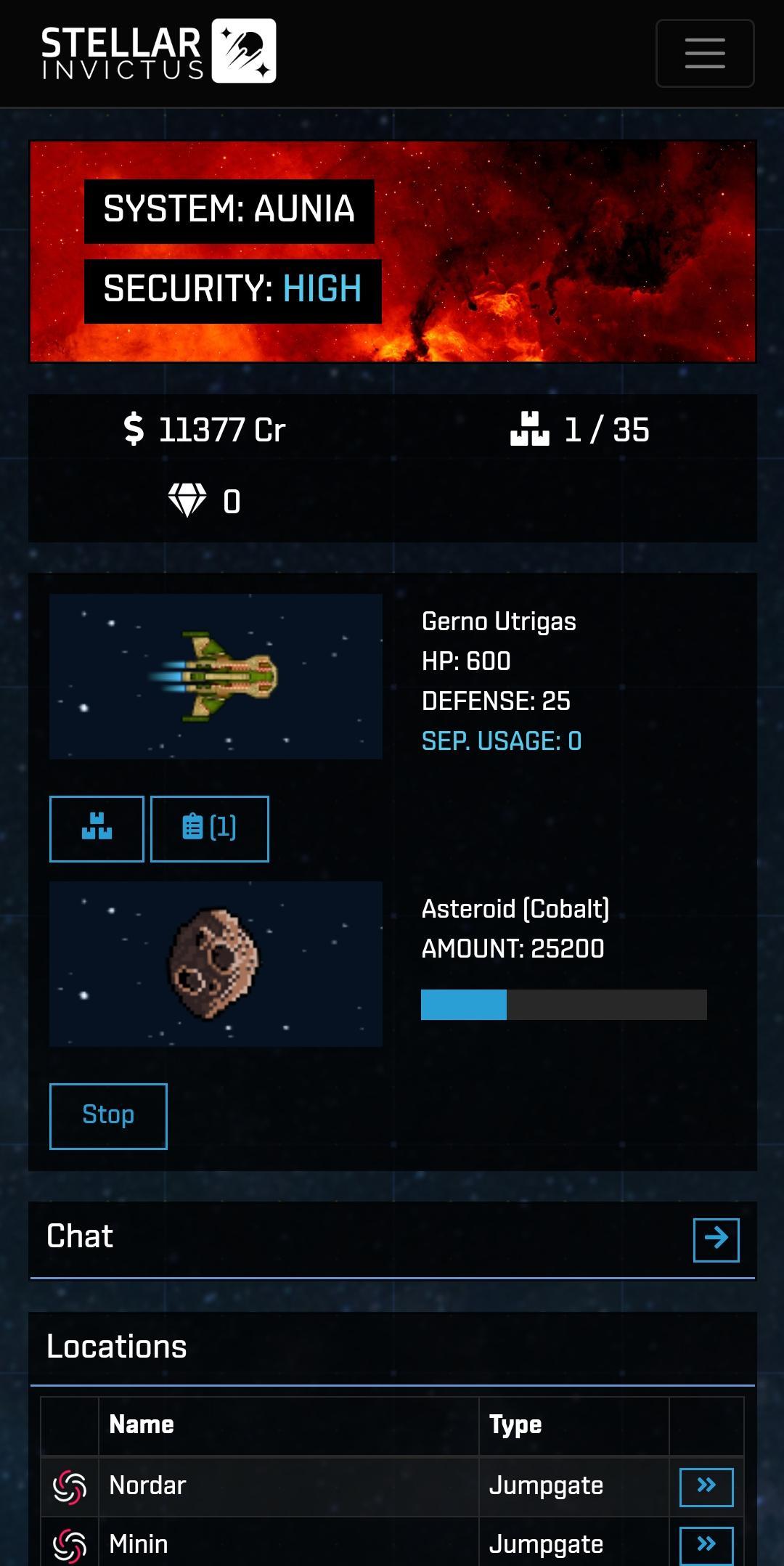Click the Stellar Invictus logo
This screenshot has width=784, height=1566.
pos(158,52)
